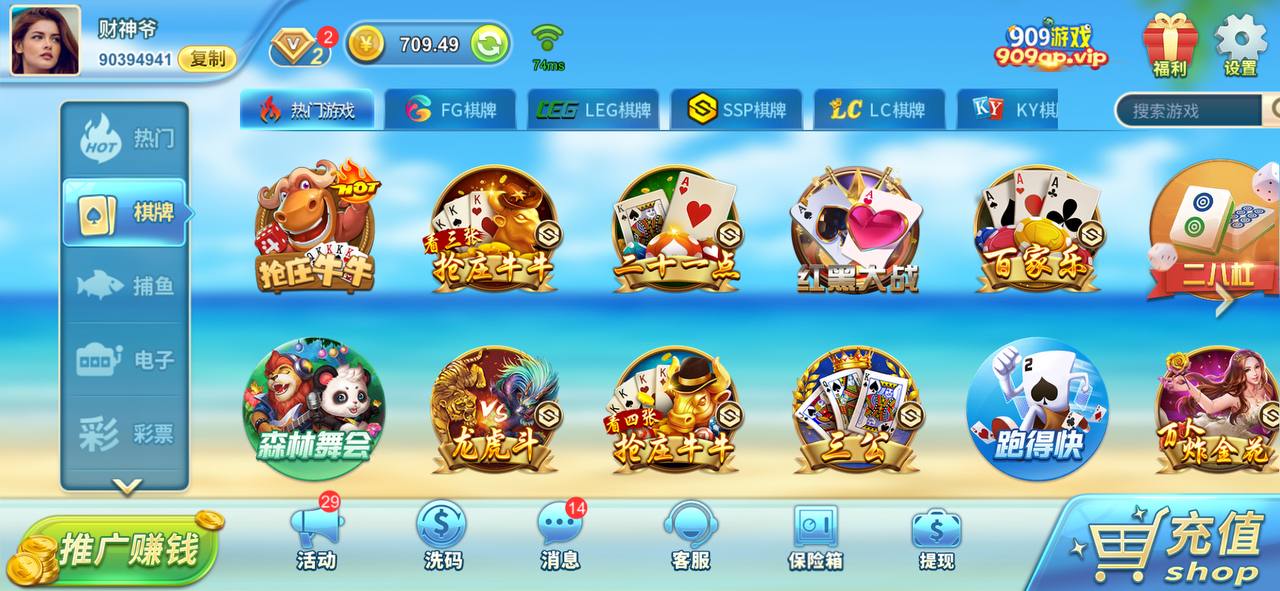Click the 复制 copy ID button
Screen dimensions: 1280x591
click(x=207, y=59)
